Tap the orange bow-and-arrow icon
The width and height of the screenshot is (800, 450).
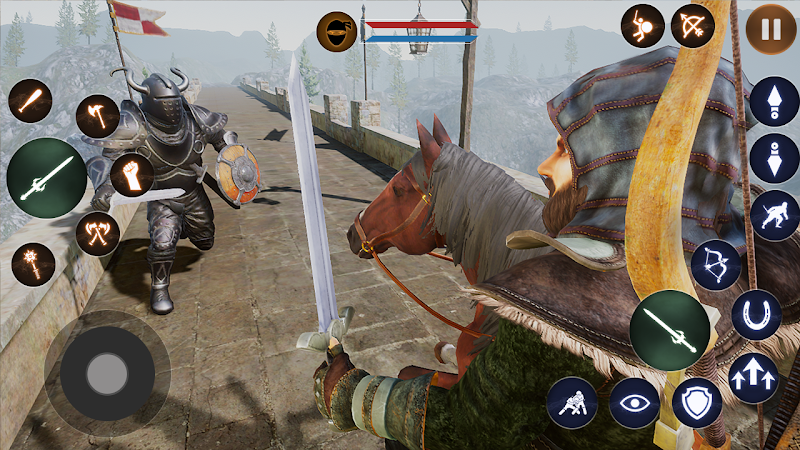(691, 26)
